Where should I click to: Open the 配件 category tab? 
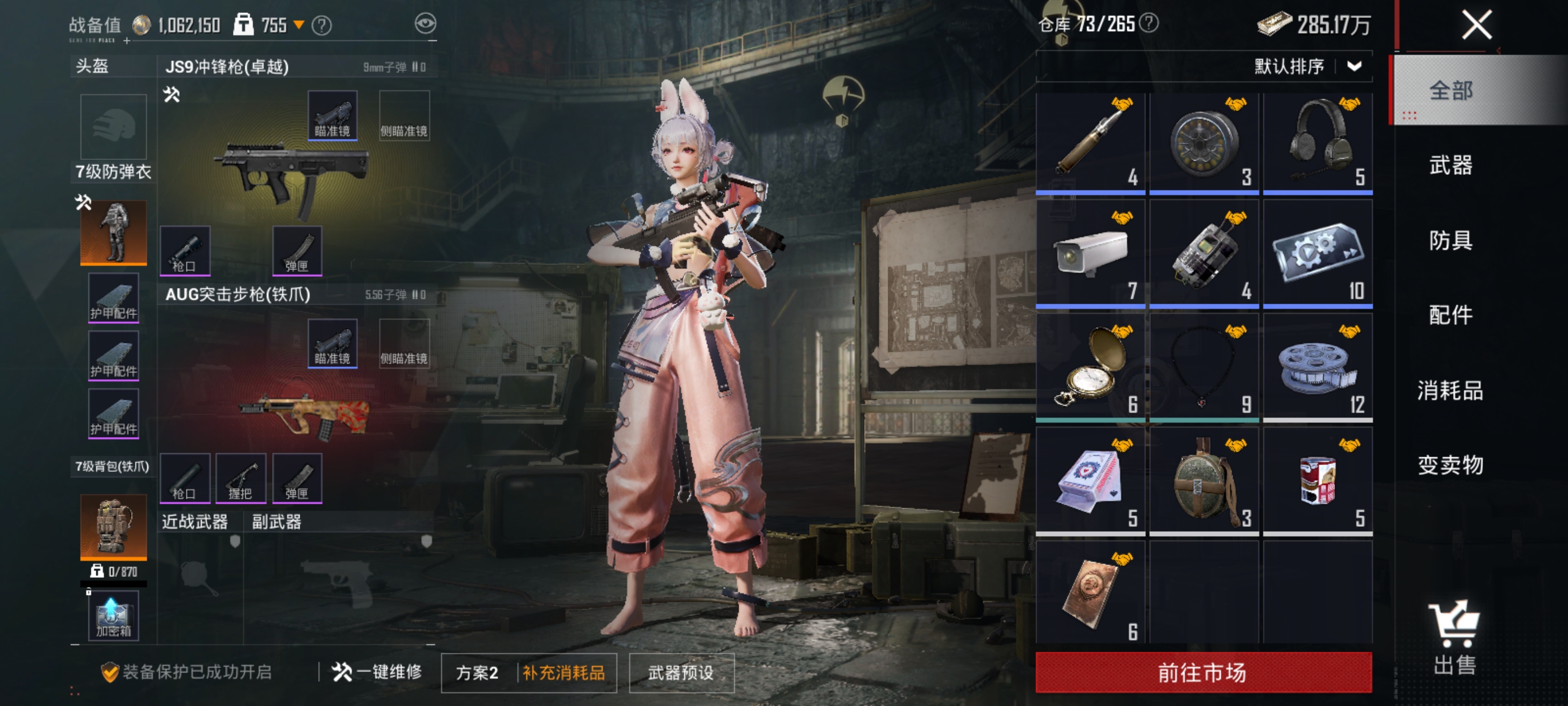(x=1450, y=315)
